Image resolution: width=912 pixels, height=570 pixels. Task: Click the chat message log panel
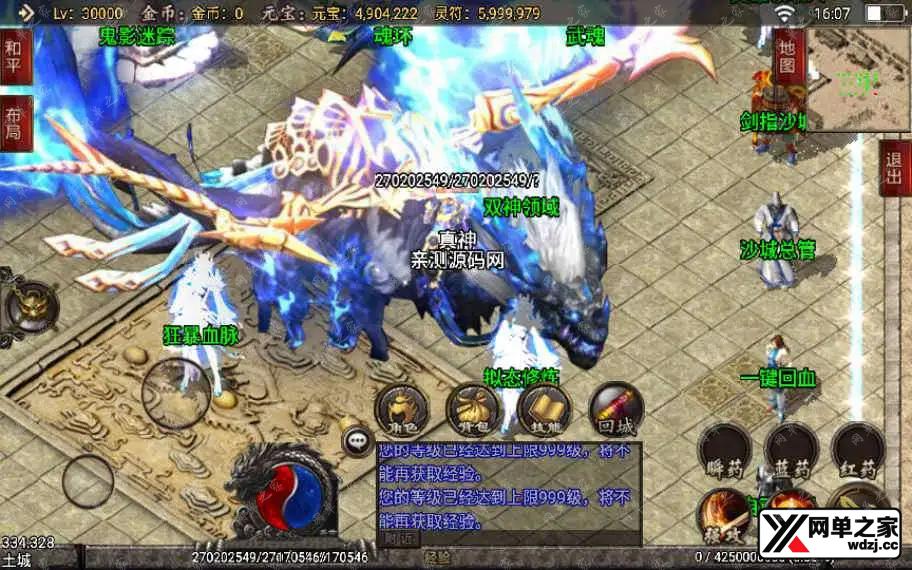(508, 487)
